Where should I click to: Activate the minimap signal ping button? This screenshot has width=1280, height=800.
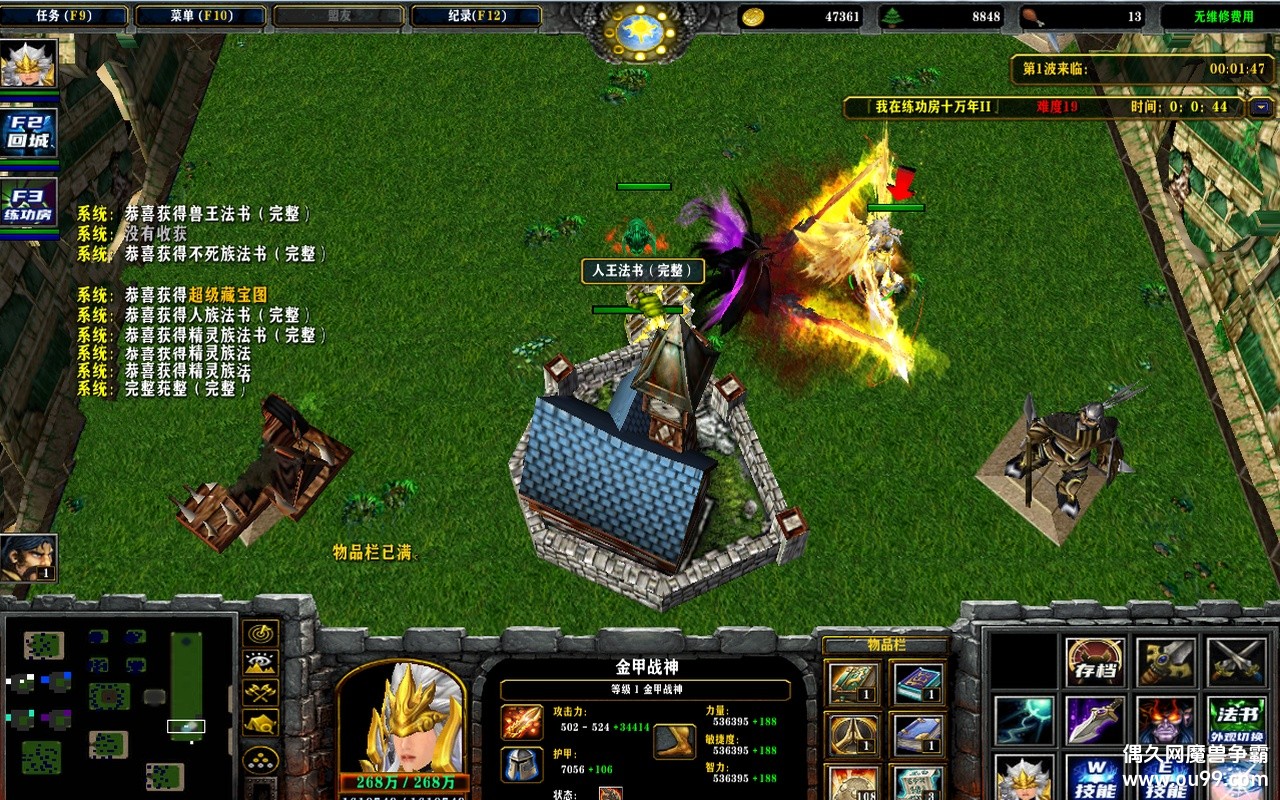(x=261, y=633)
